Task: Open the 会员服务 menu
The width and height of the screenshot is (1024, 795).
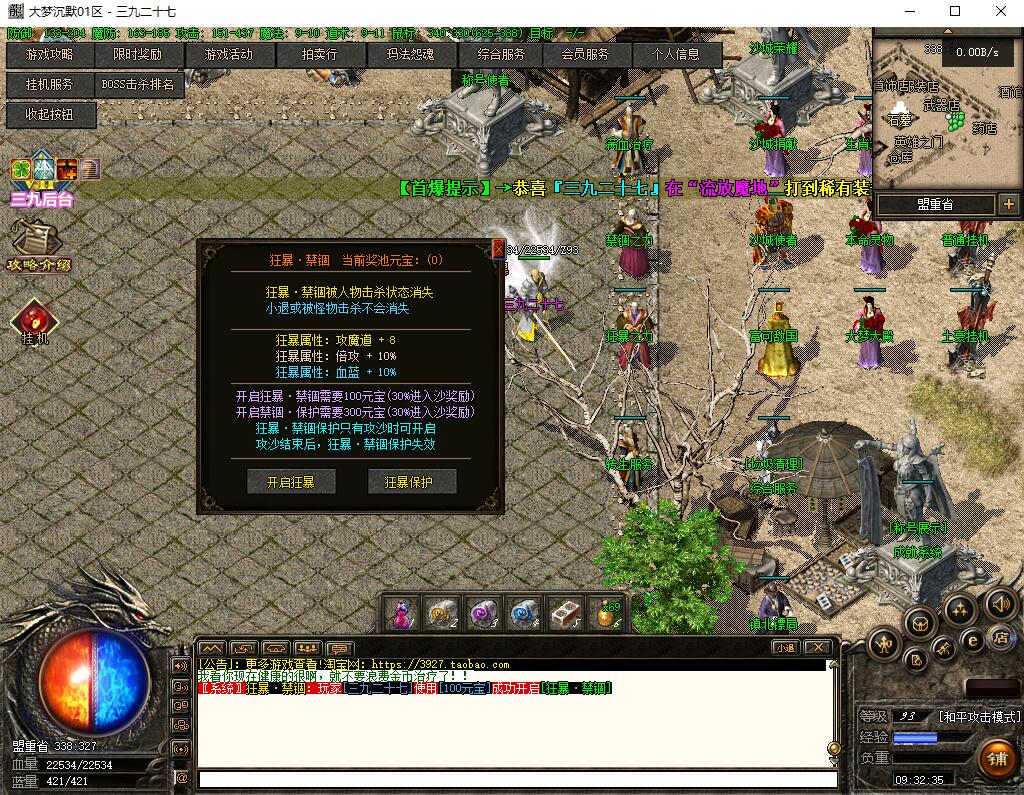Action: pos(585,55)
